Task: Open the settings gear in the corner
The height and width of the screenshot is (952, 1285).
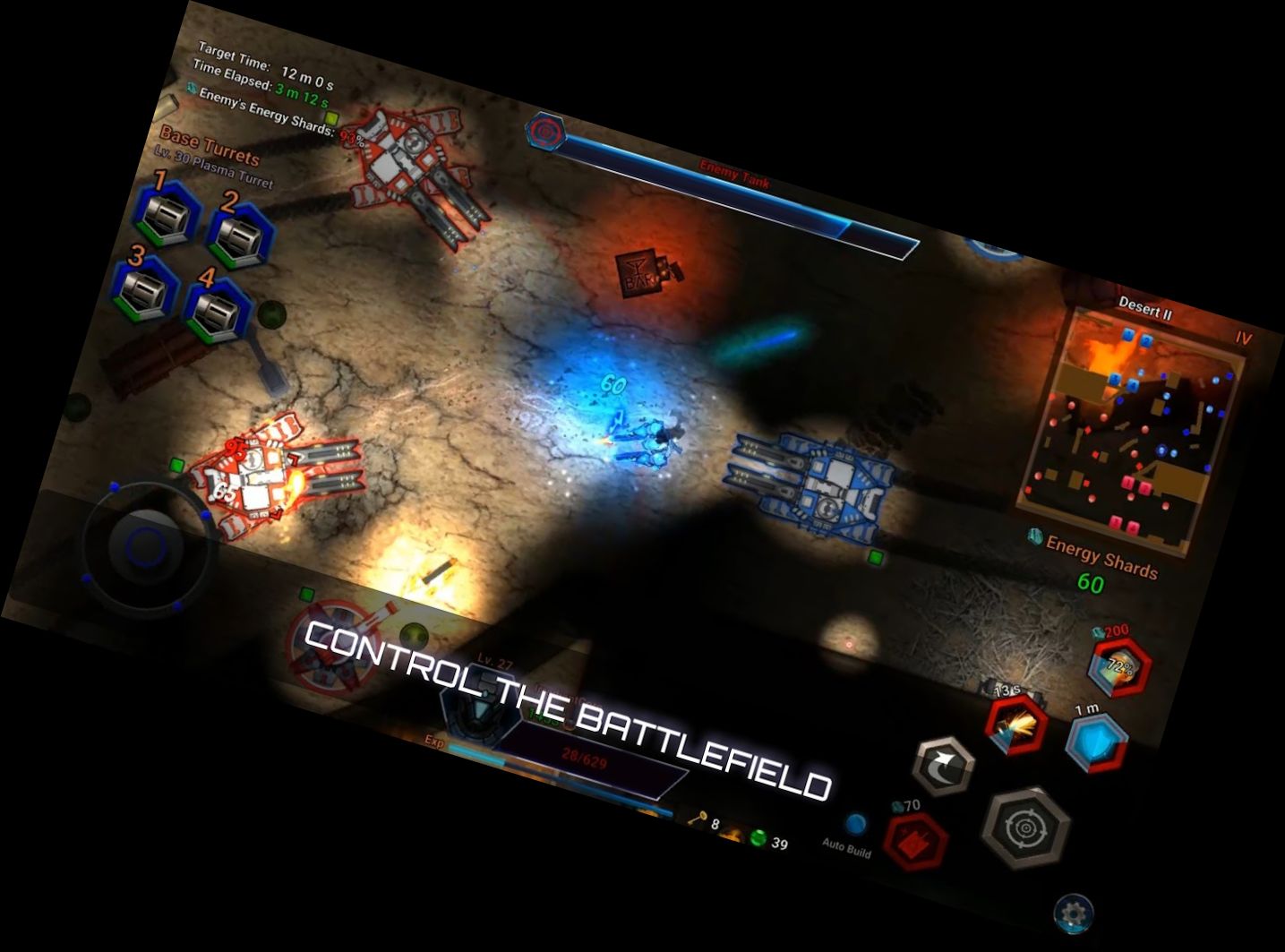Action: coord(1074,911)
